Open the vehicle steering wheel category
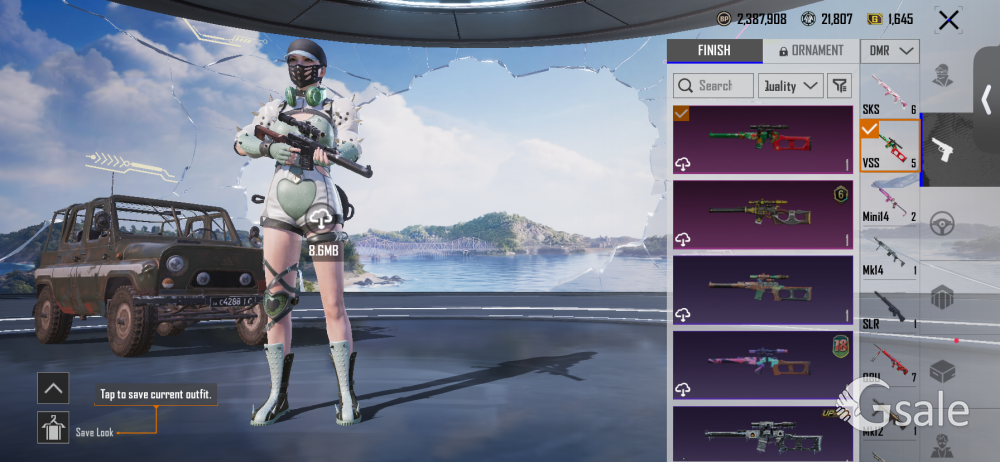Screen dimensions: 1000x462 942,224
